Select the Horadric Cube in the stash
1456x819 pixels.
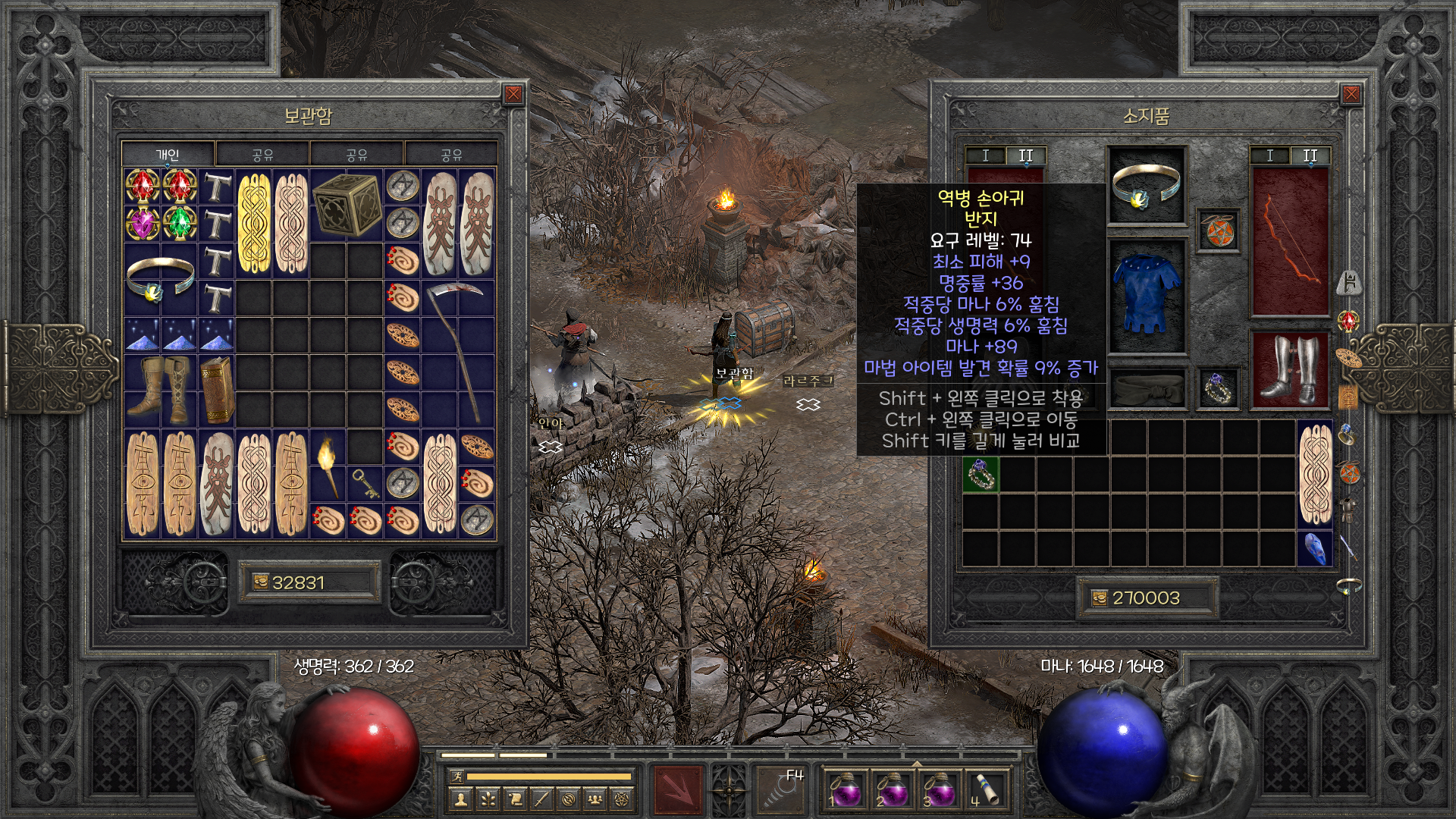[346, 205]
